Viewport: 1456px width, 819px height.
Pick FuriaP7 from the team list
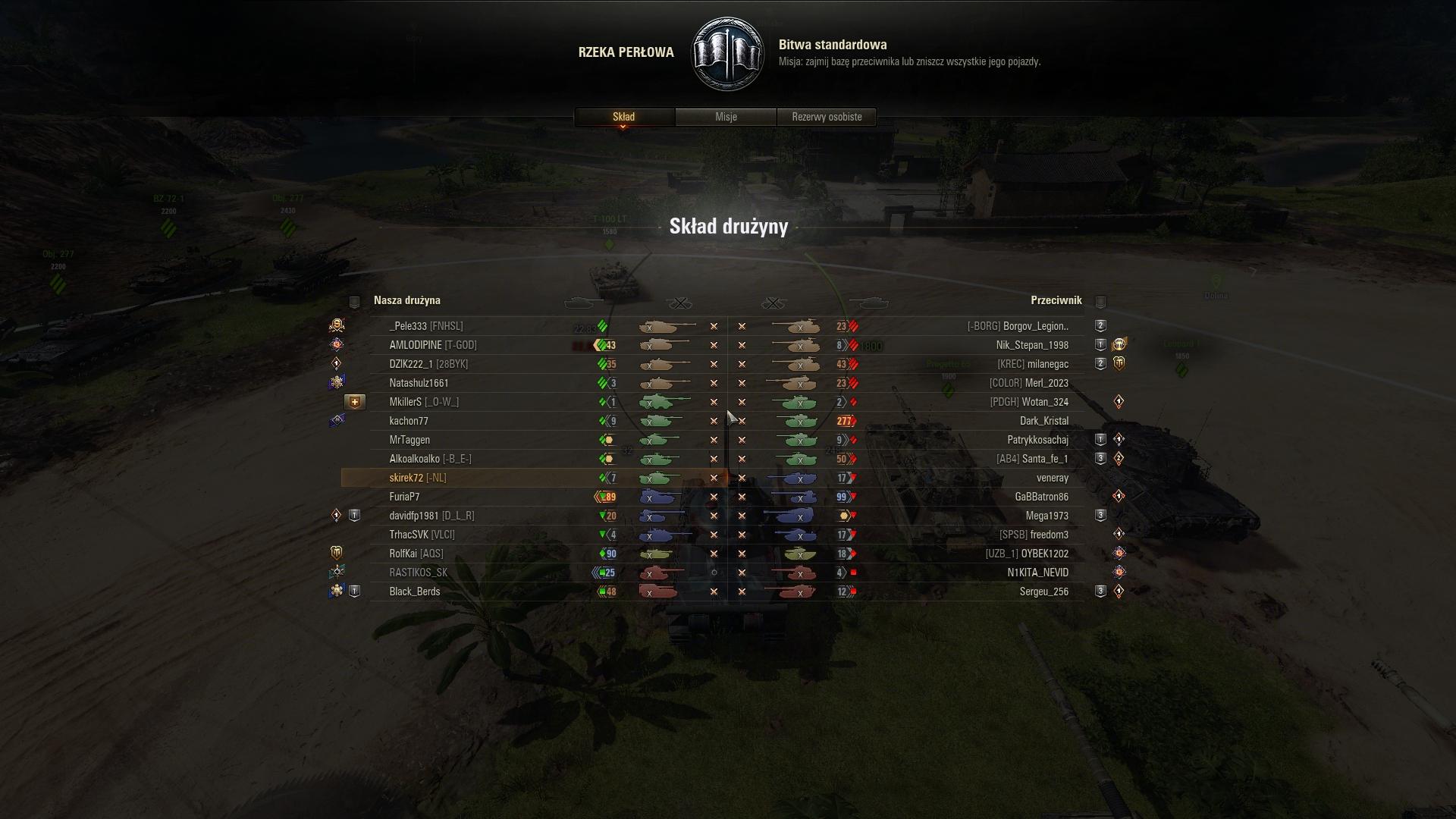pyautogui.click(x=404, y=497)
